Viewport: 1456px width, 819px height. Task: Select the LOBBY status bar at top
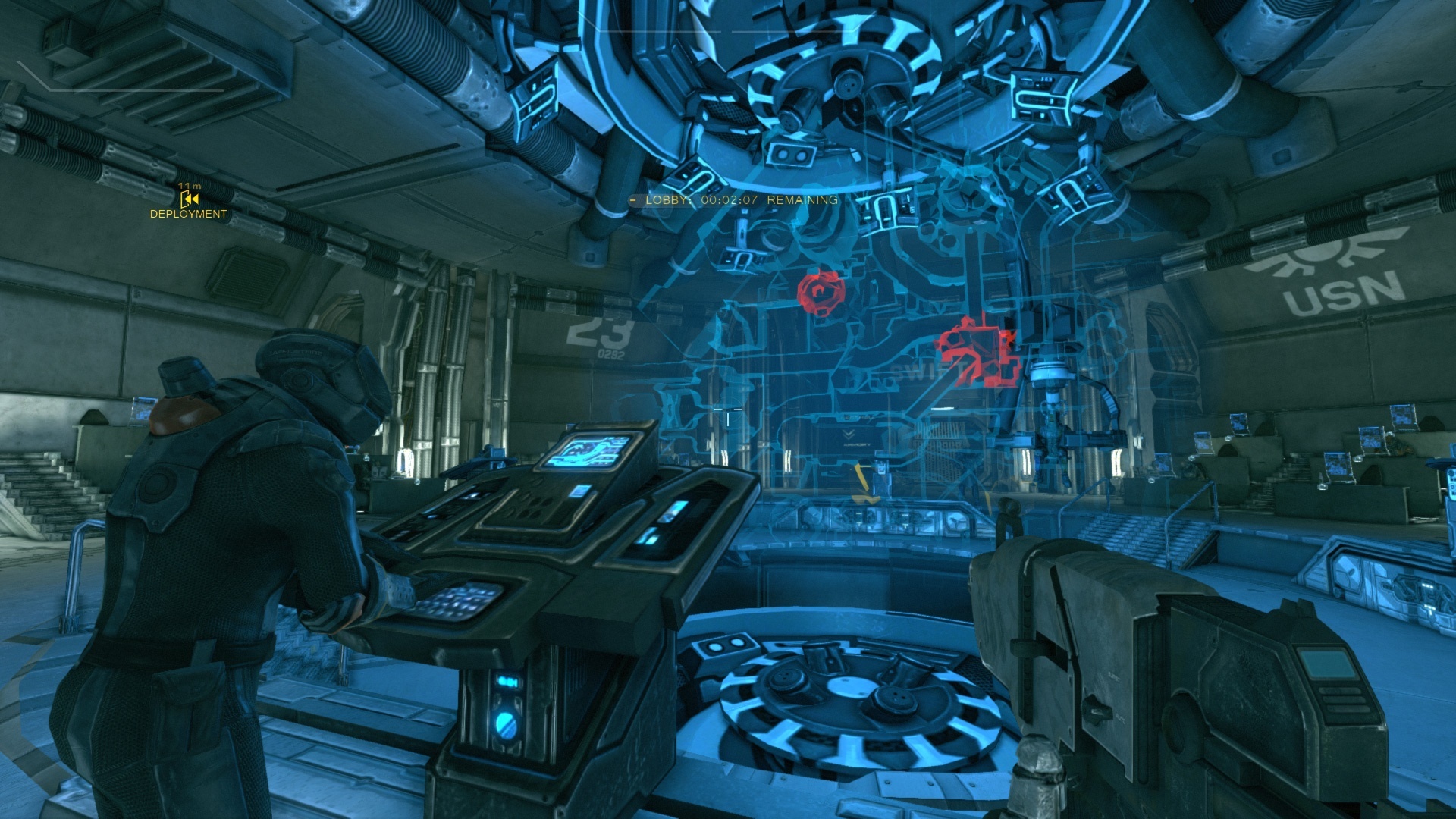click(732, 200)
